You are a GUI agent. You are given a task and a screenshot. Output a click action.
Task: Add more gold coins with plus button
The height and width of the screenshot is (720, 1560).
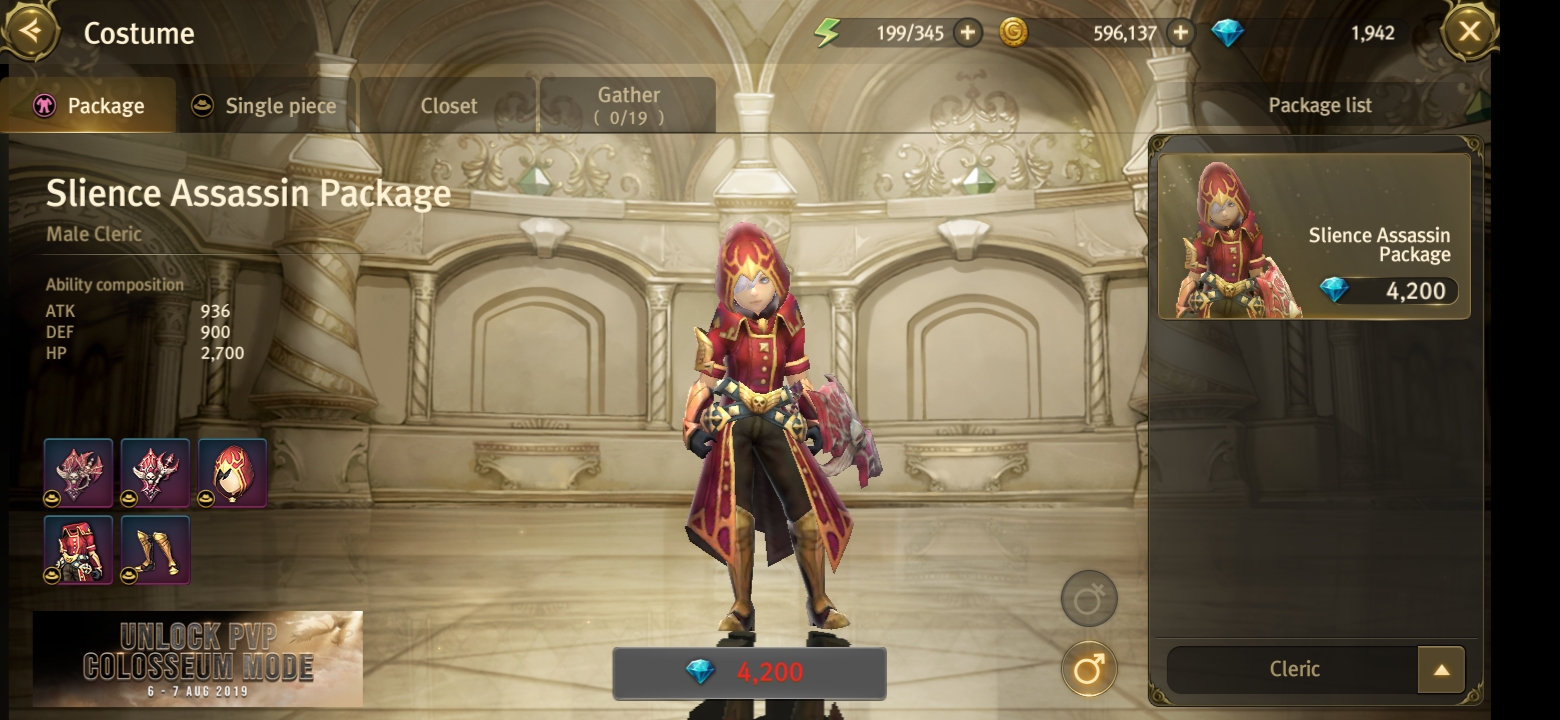tap(1181, 33)
